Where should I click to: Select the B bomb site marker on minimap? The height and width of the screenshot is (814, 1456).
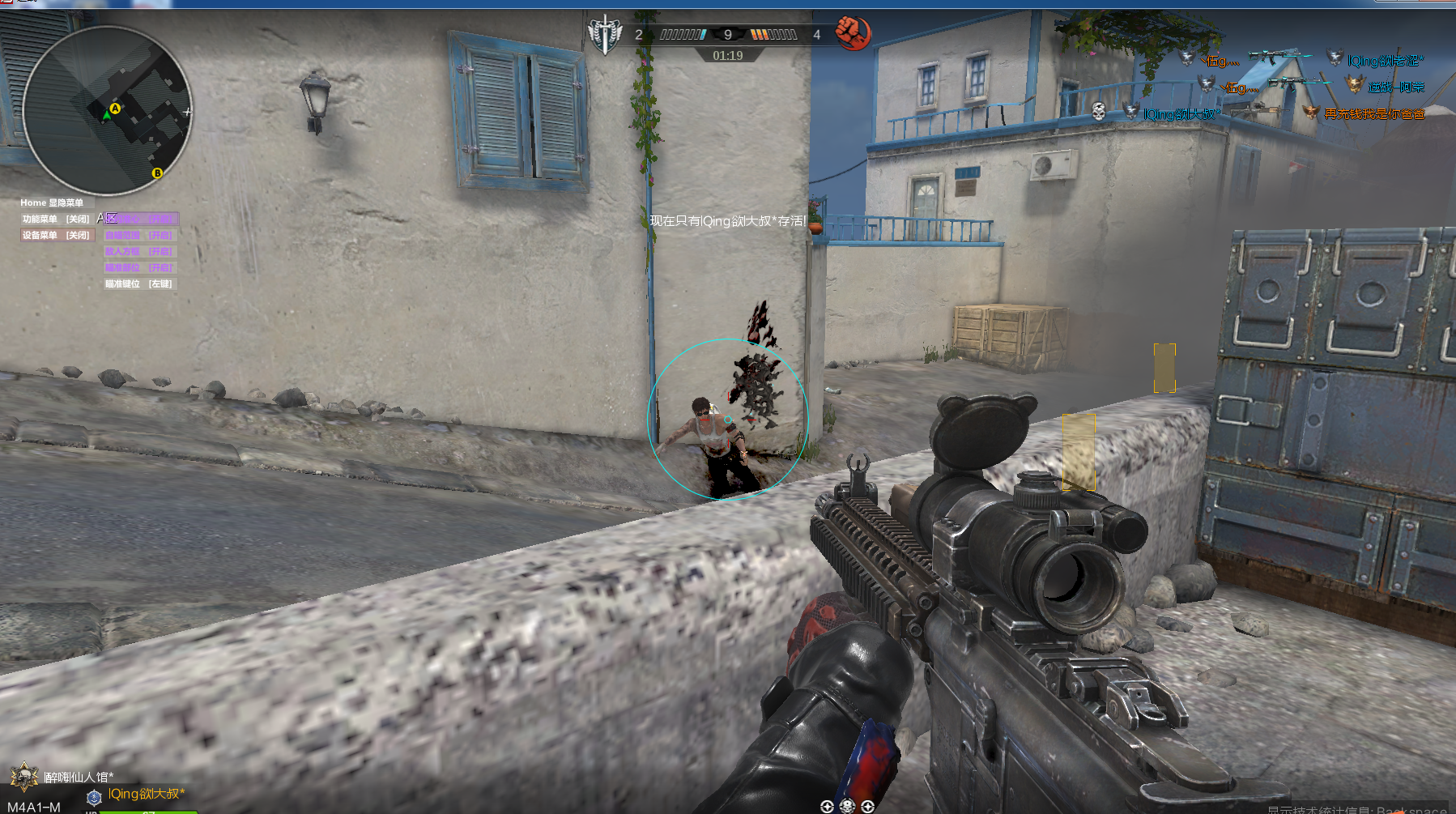coord(157,173)
